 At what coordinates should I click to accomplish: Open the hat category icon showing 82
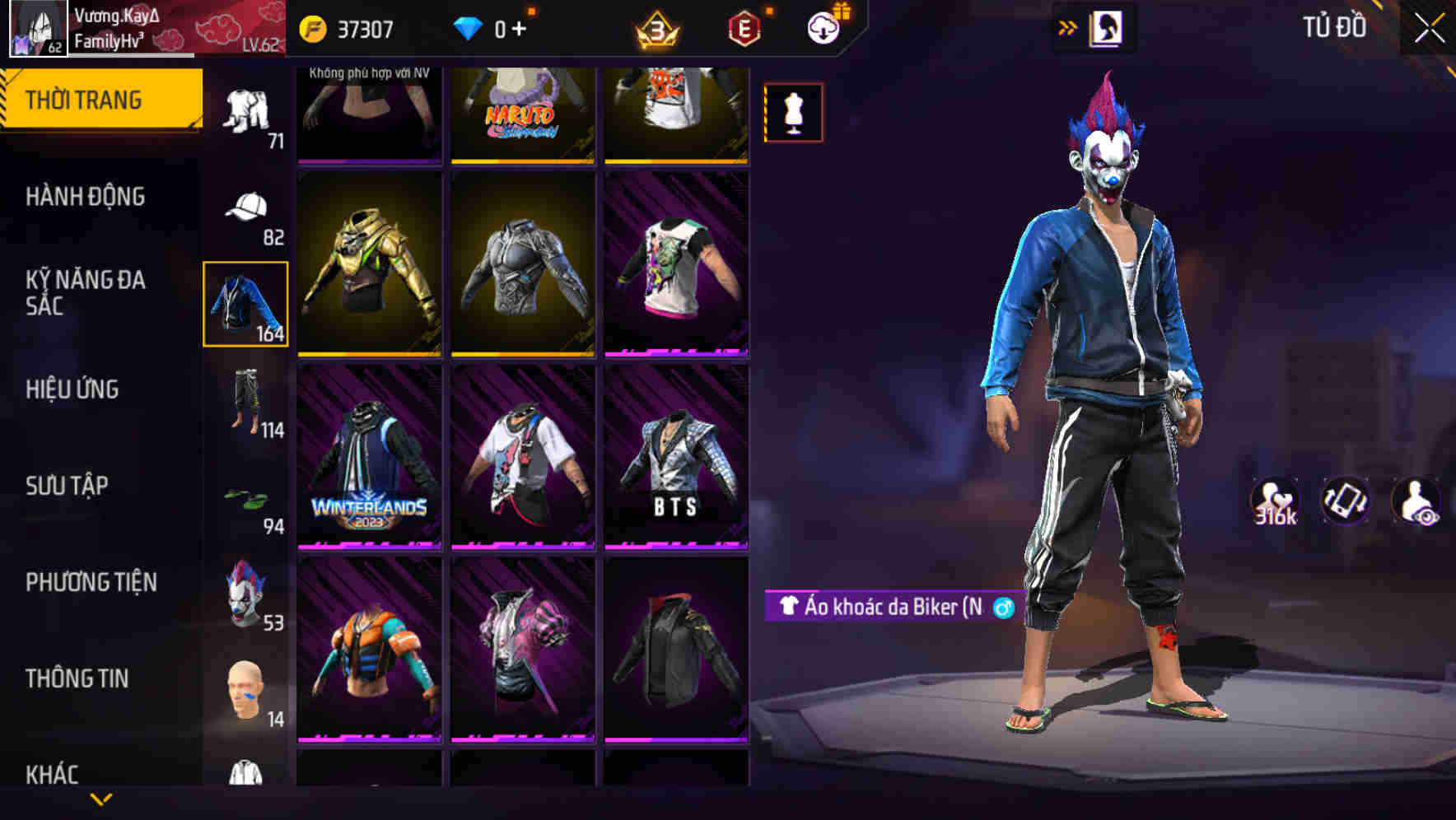[245, 207]
